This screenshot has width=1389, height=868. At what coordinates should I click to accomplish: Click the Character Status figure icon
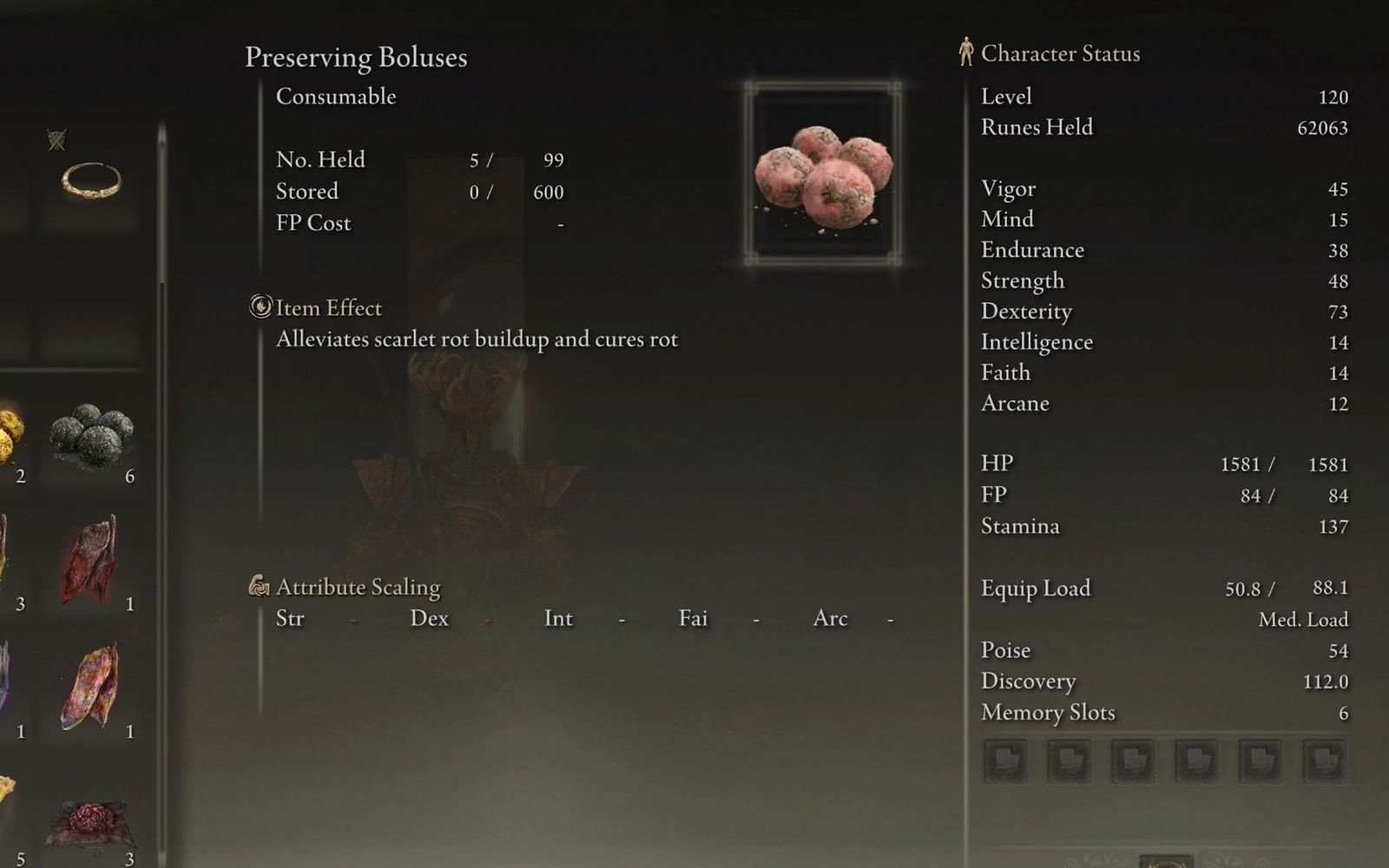(965, 52)
